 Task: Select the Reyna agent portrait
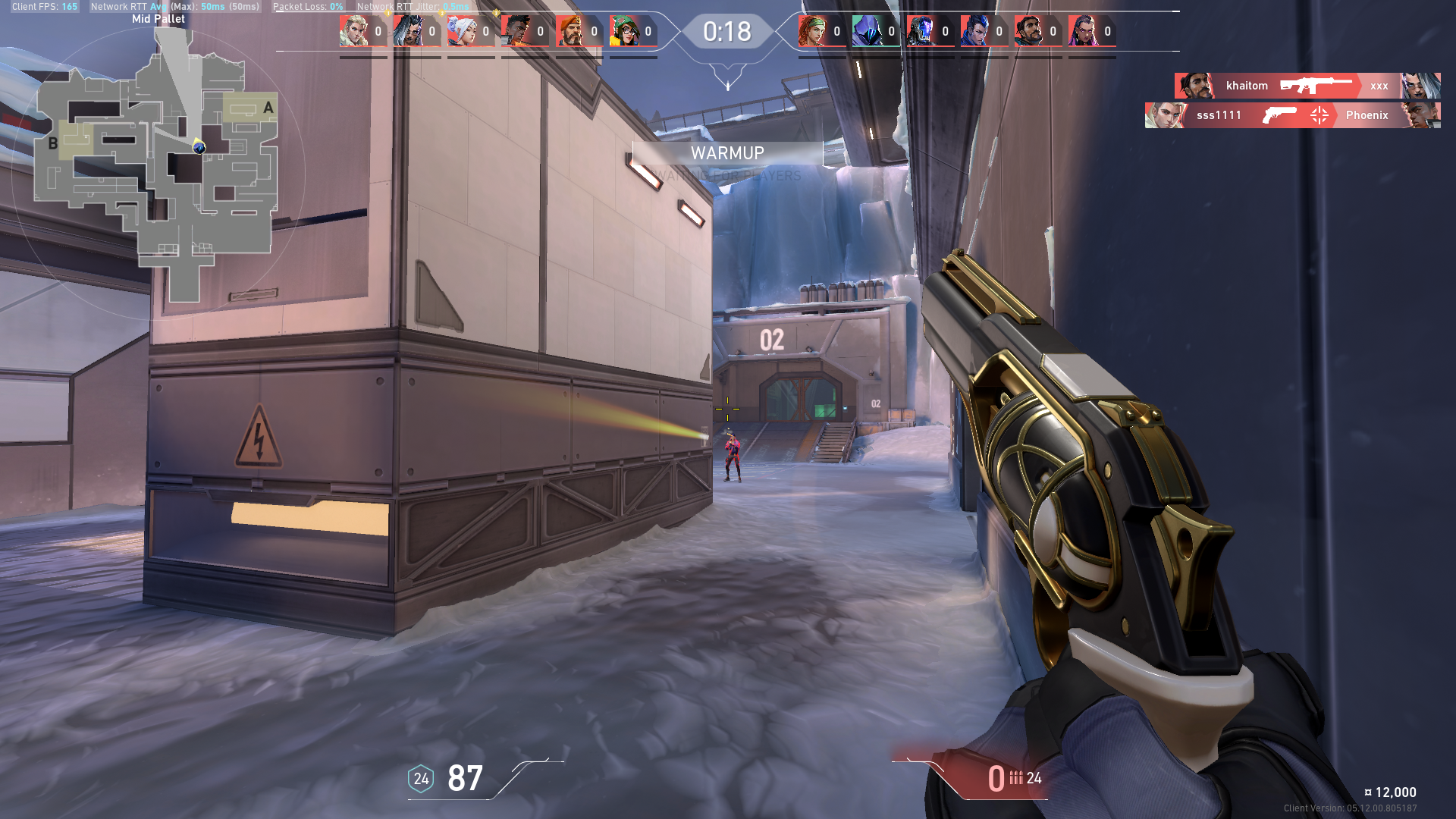(x=1081, y=32)
